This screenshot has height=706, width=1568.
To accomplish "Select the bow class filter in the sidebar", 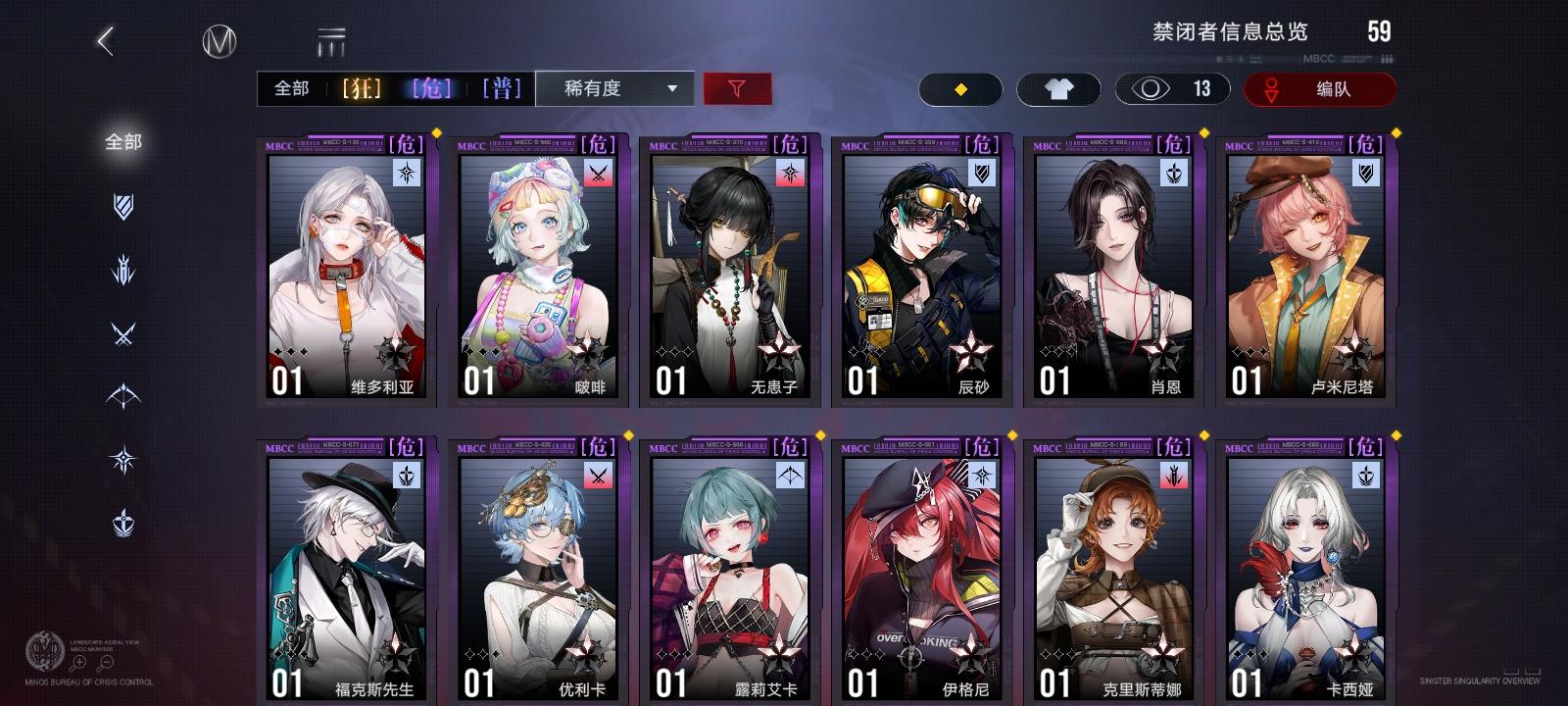I will [x=122, y=383].
